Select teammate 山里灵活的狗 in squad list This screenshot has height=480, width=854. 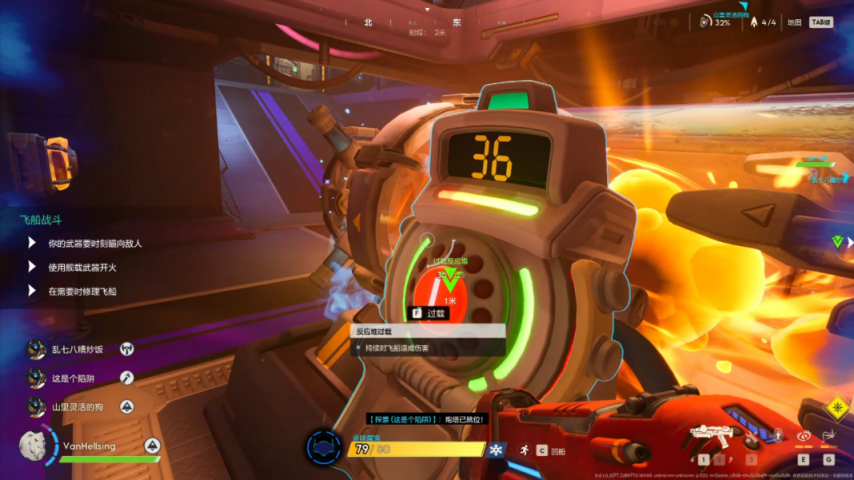coord(78,407)
